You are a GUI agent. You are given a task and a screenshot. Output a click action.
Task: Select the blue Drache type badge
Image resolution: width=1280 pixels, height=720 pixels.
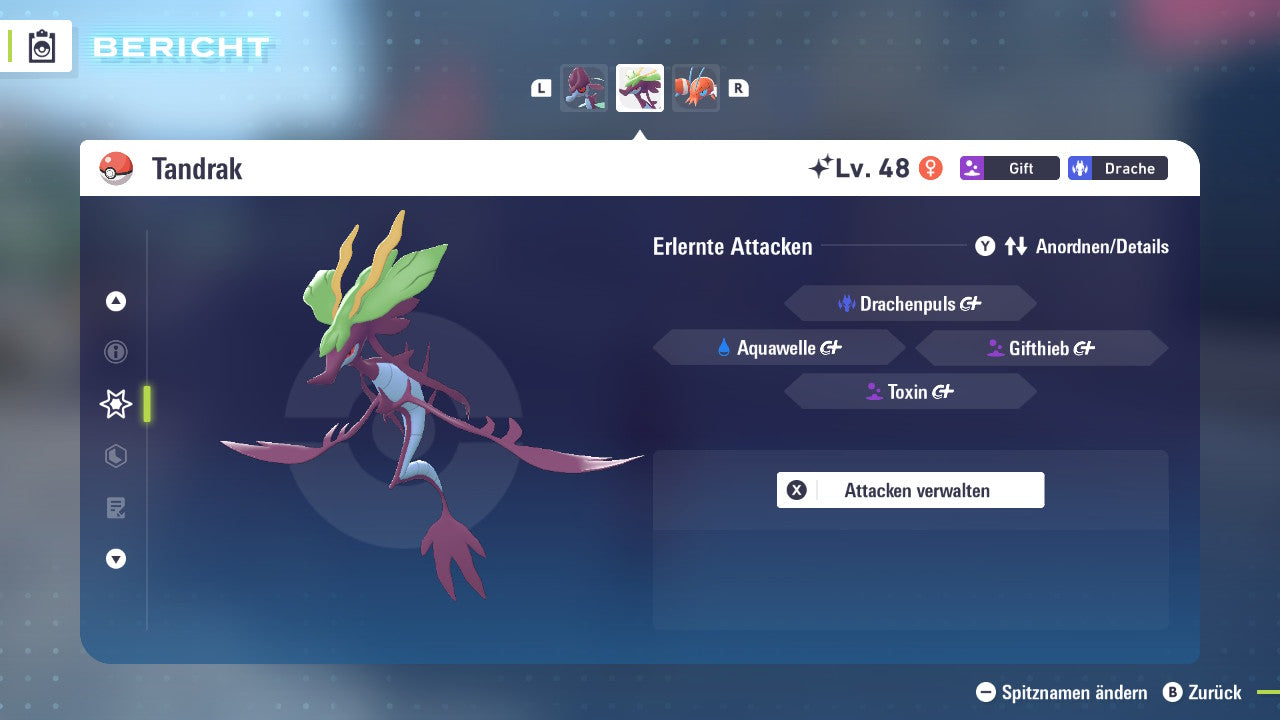click(1117, 168)
